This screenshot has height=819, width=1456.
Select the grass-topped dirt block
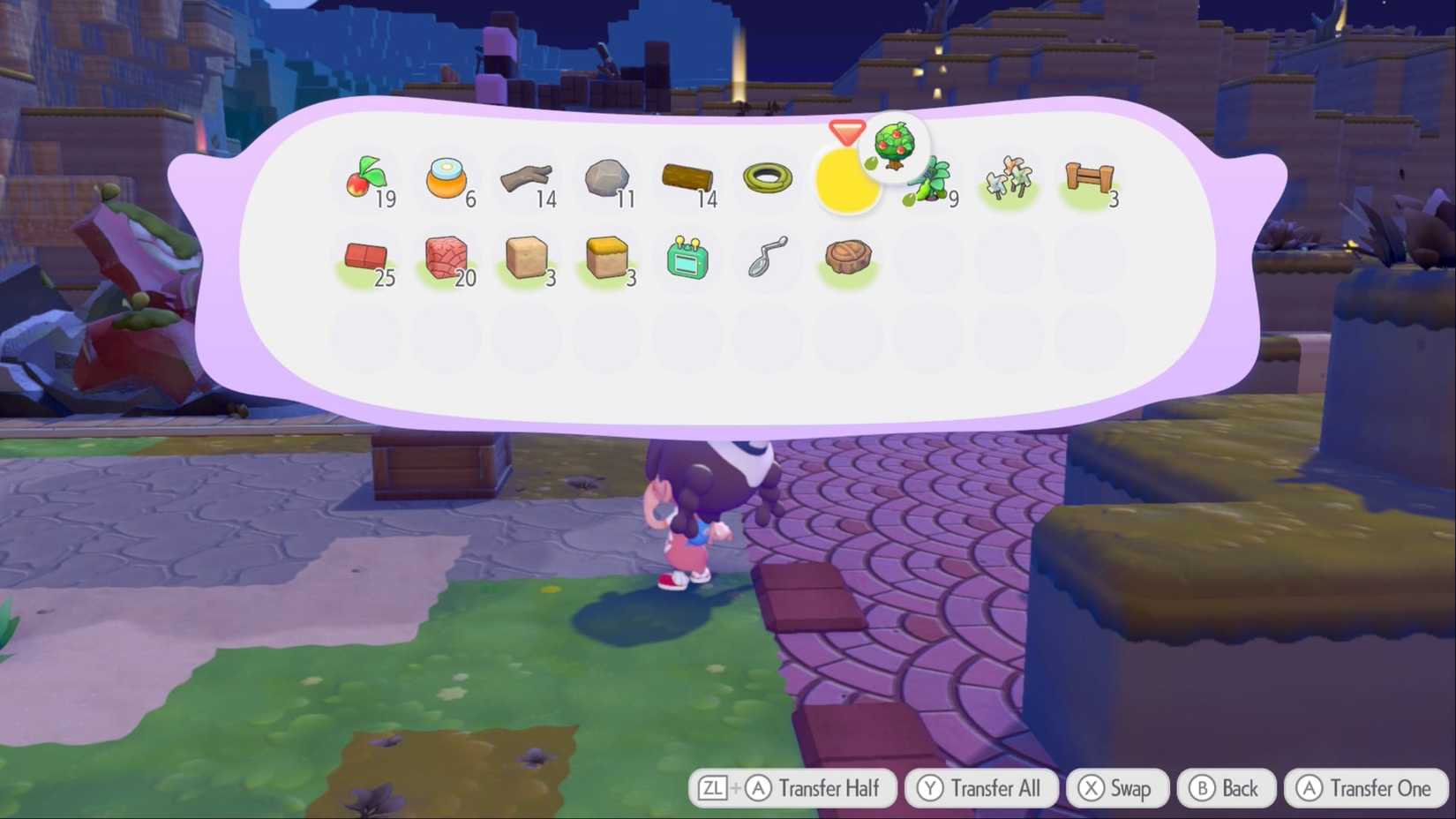pos(606,259)
